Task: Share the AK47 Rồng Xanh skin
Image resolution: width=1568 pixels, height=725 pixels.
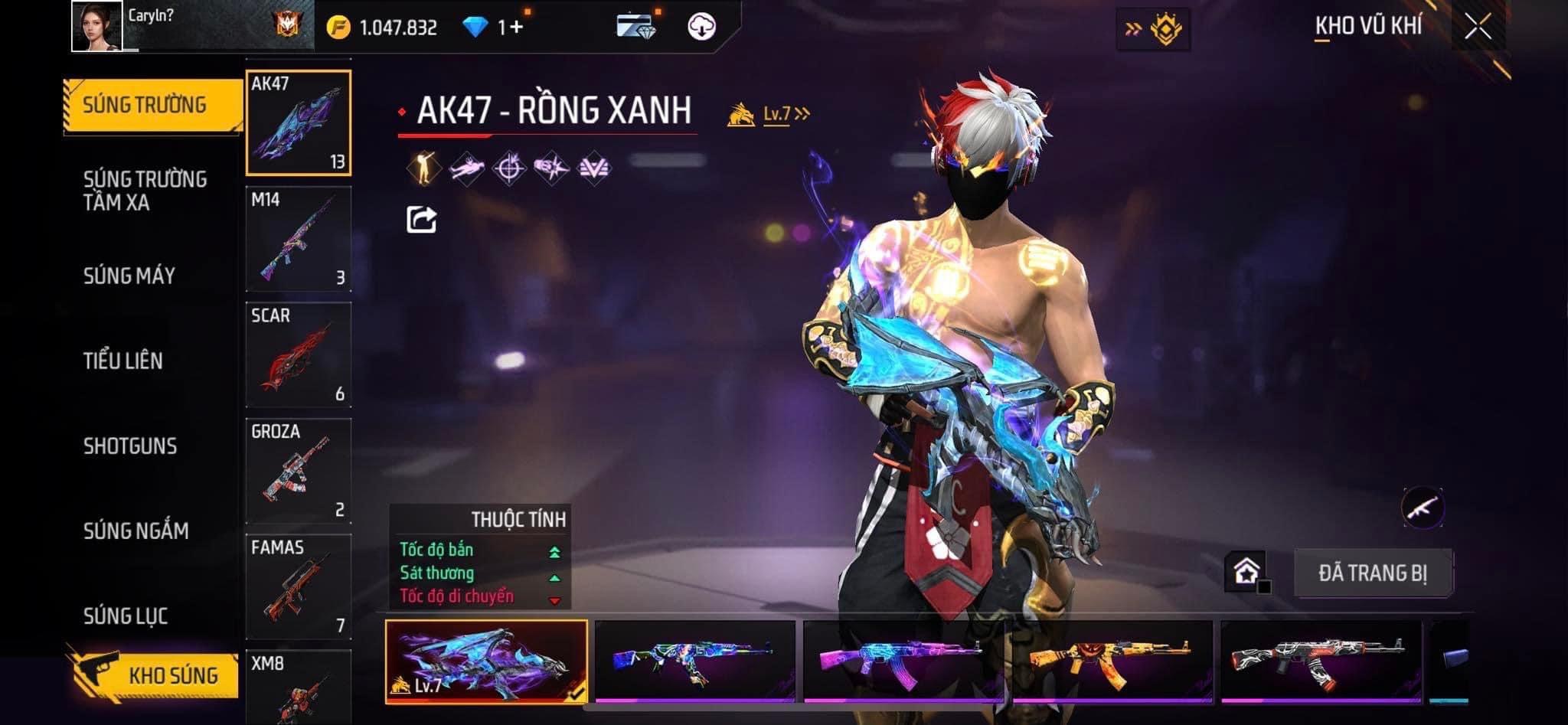Action: (x=421, y=220)
